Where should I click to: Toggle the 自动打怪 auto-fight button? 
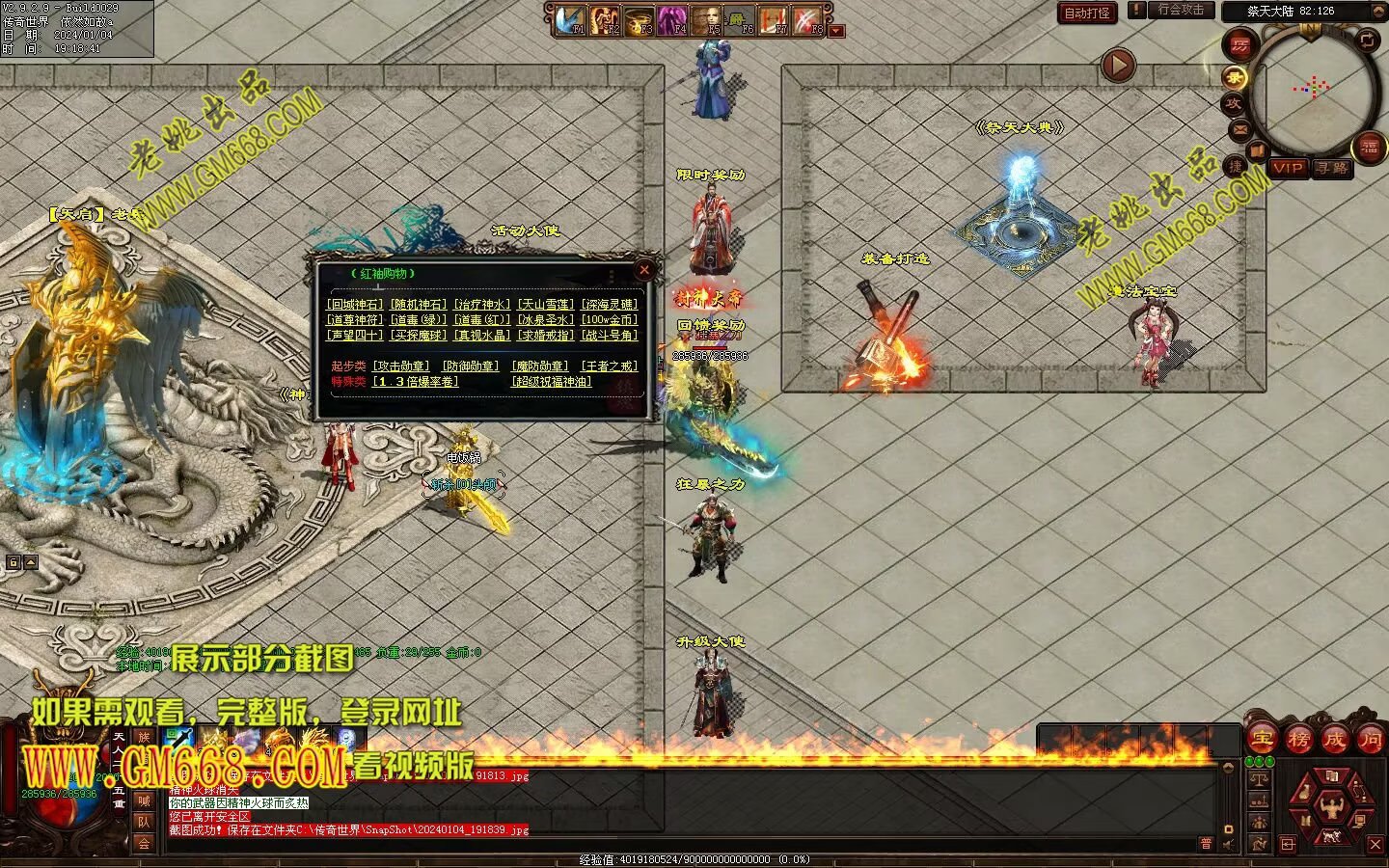pyautogui.click(x=1087, y=13)
